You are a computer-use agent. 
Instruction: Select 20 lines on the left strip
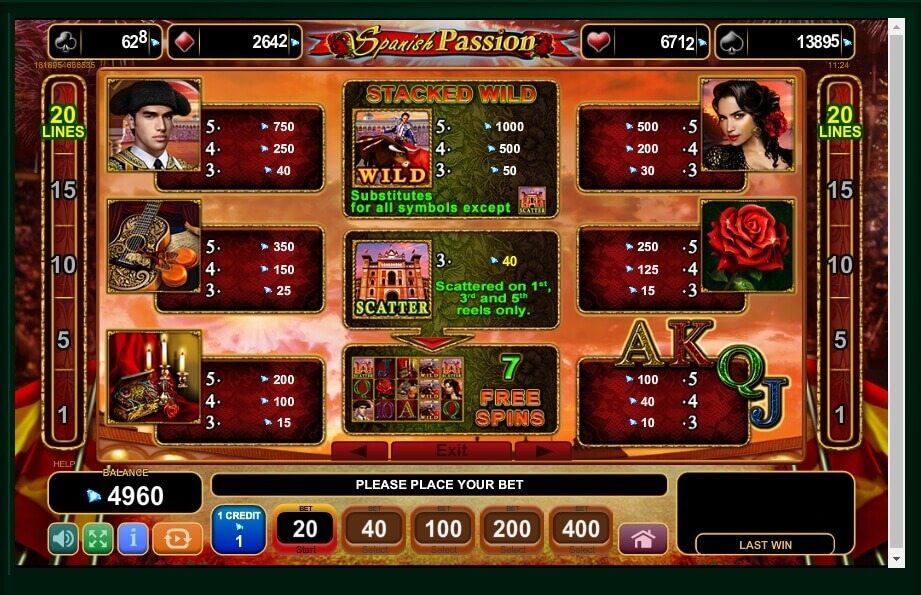coord(63,123)
